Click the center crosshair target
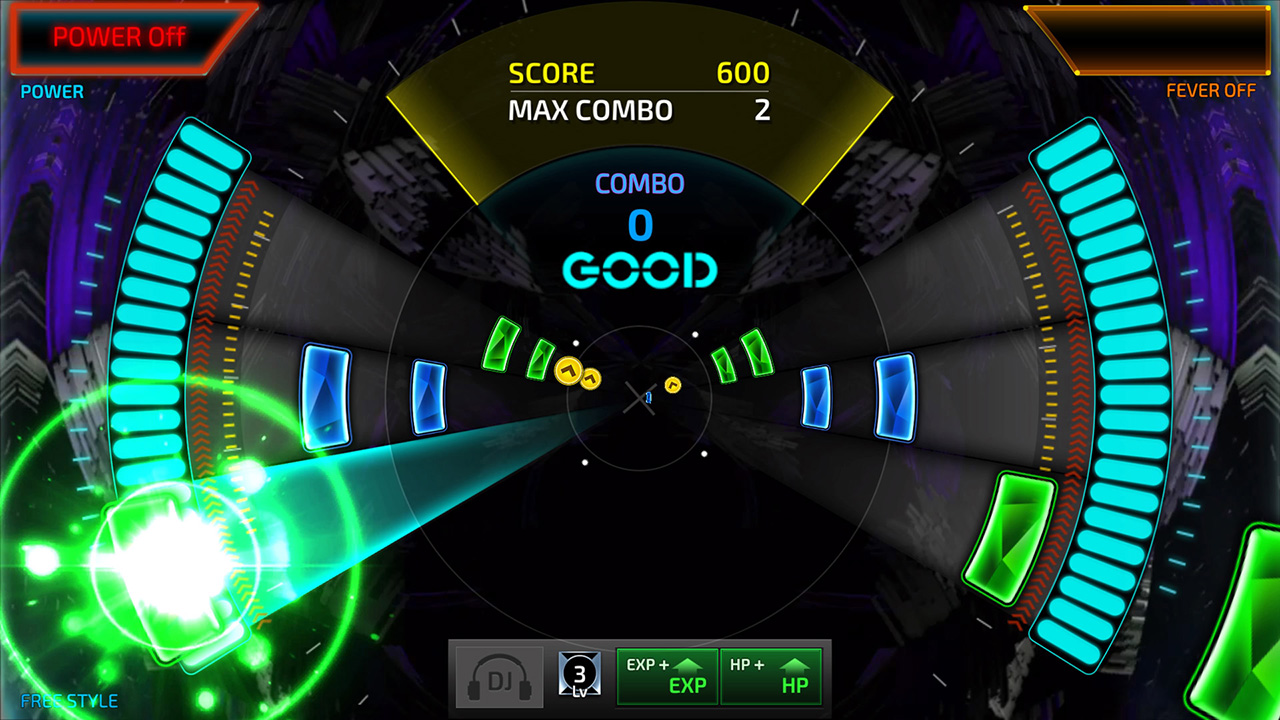 (640, 399)
